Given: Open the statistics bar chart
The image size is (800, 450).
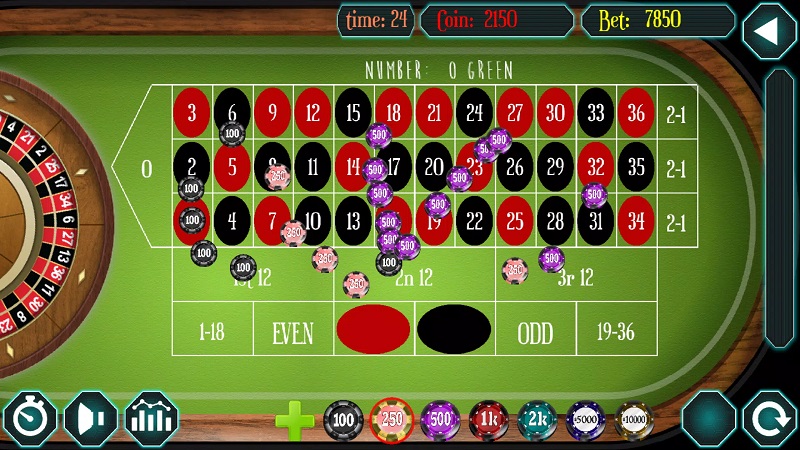Looking at the screenshot, I should click(152, 418).
